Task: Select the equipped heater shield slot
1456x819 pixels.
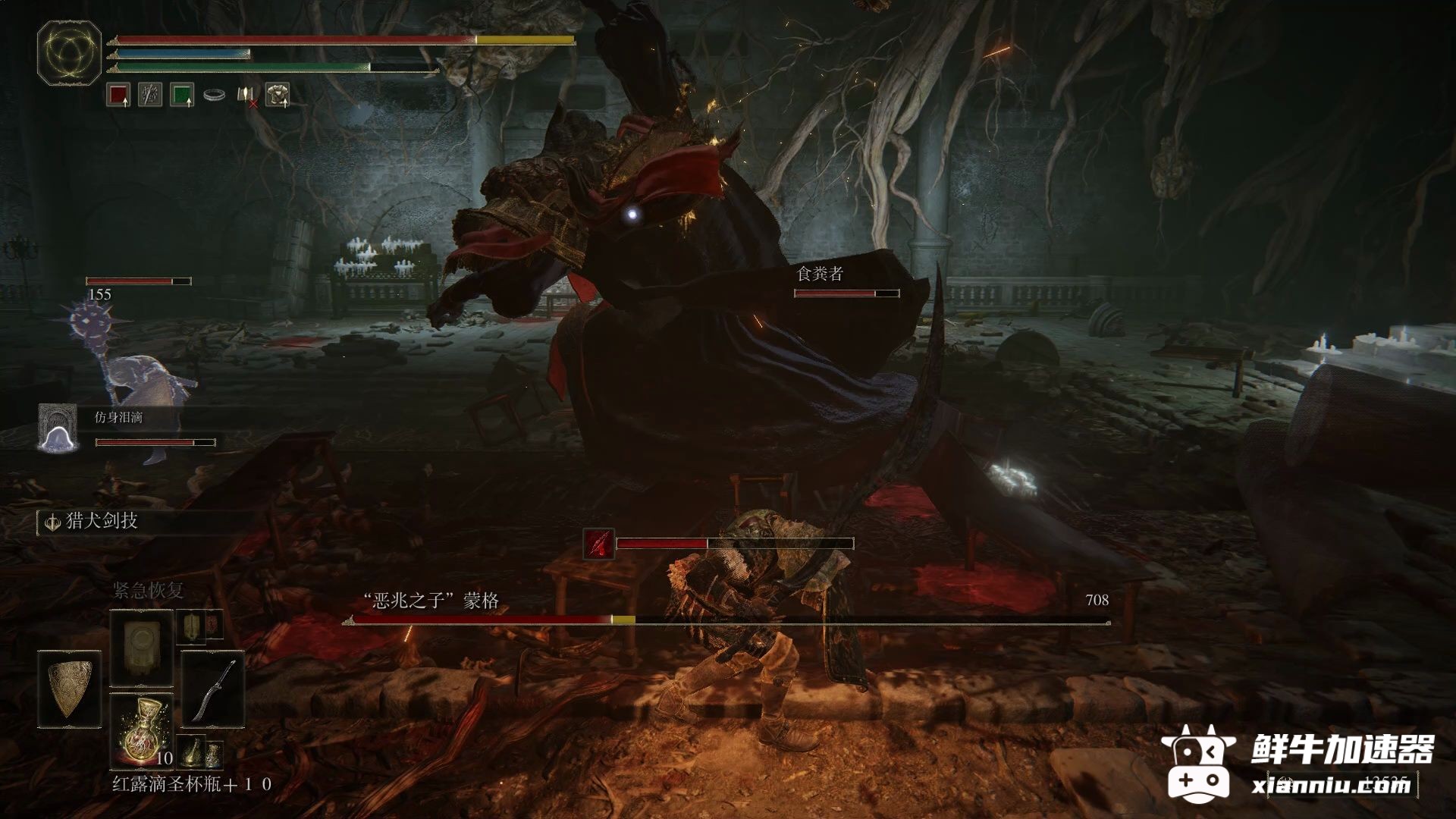Action: tap(69, 689)
